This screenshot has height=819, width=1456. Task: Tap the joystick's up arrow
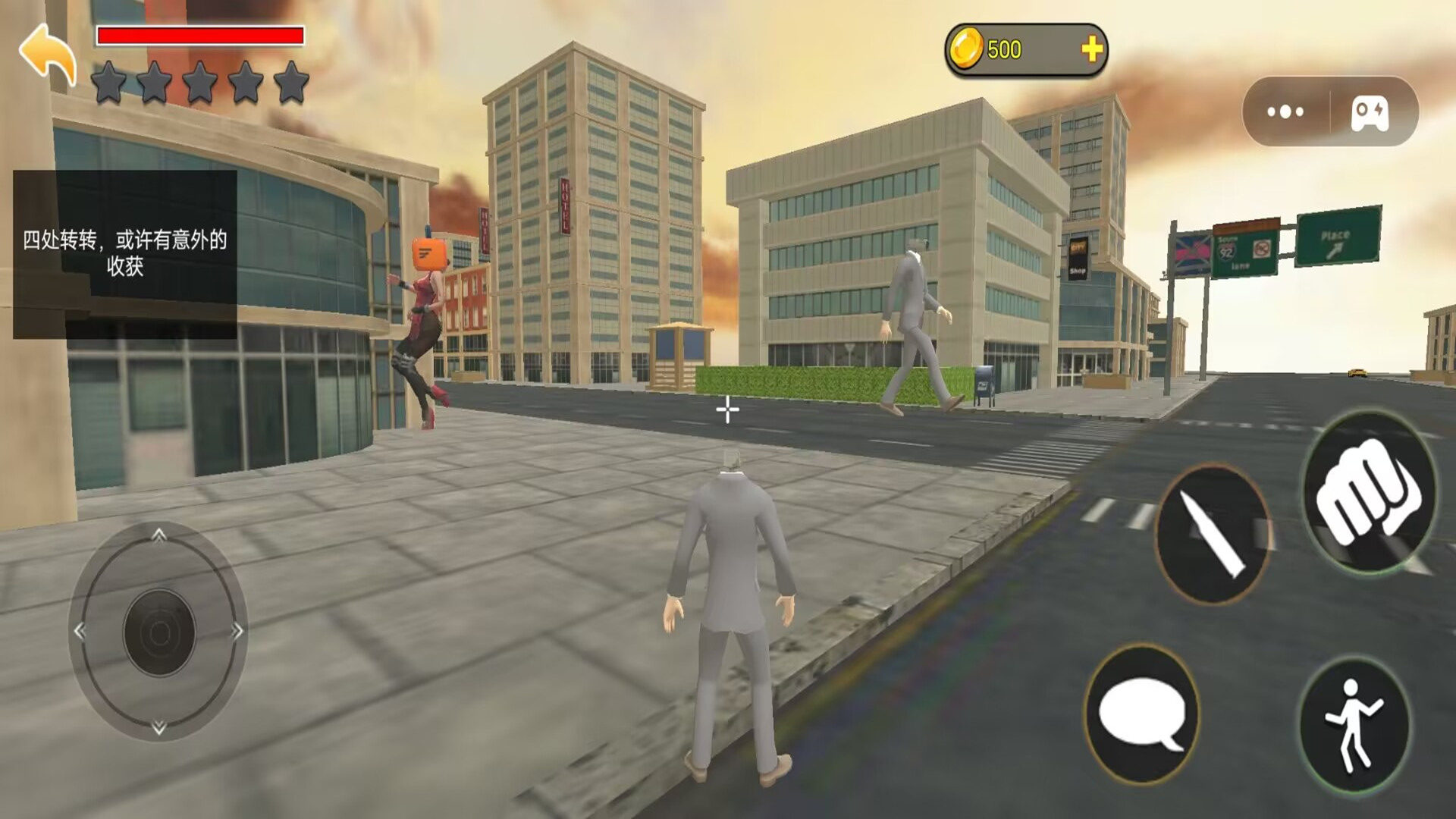coord(158,535)
